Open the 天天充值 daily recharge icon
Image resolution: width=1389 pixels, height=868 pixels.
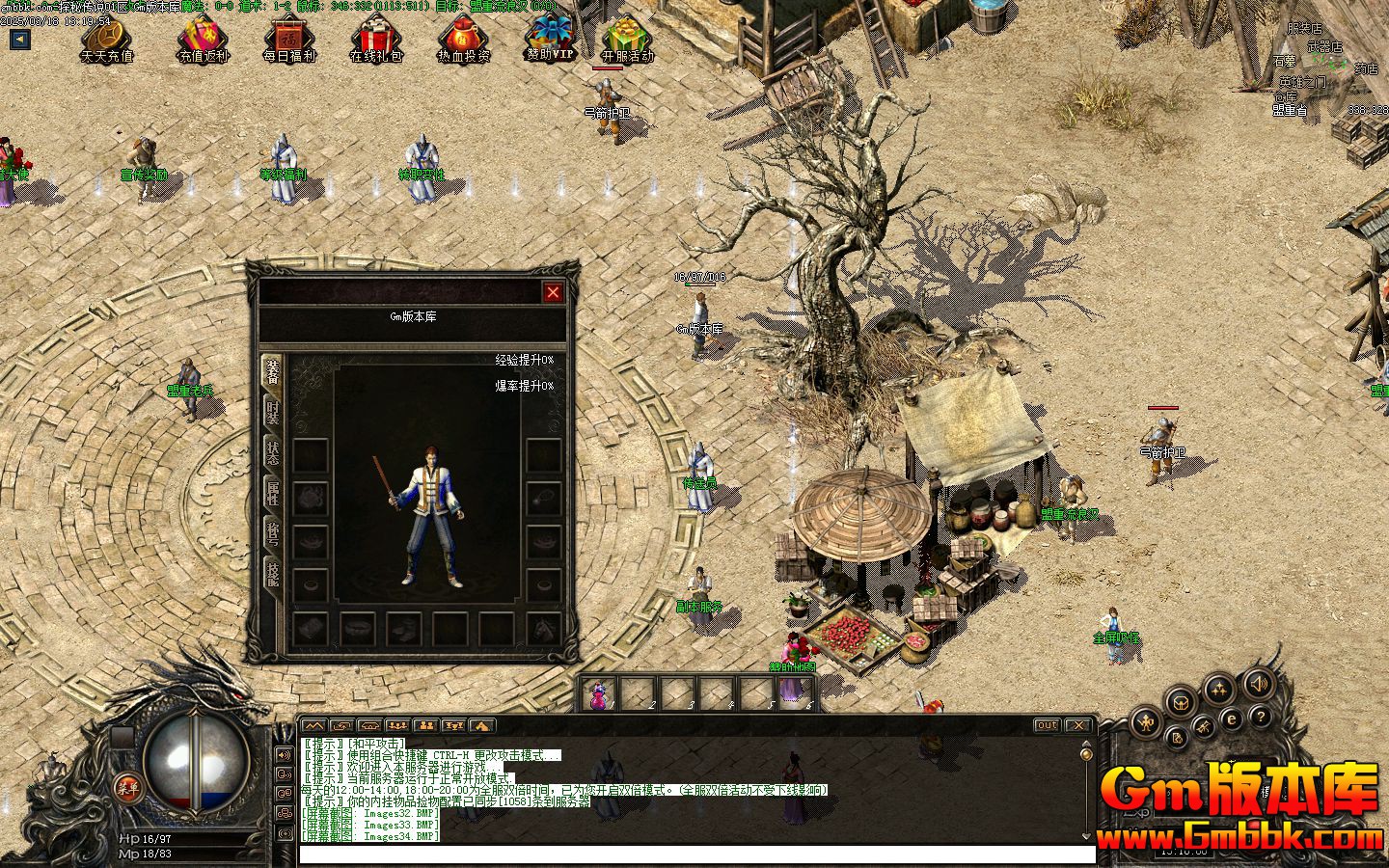click(106, 40)
